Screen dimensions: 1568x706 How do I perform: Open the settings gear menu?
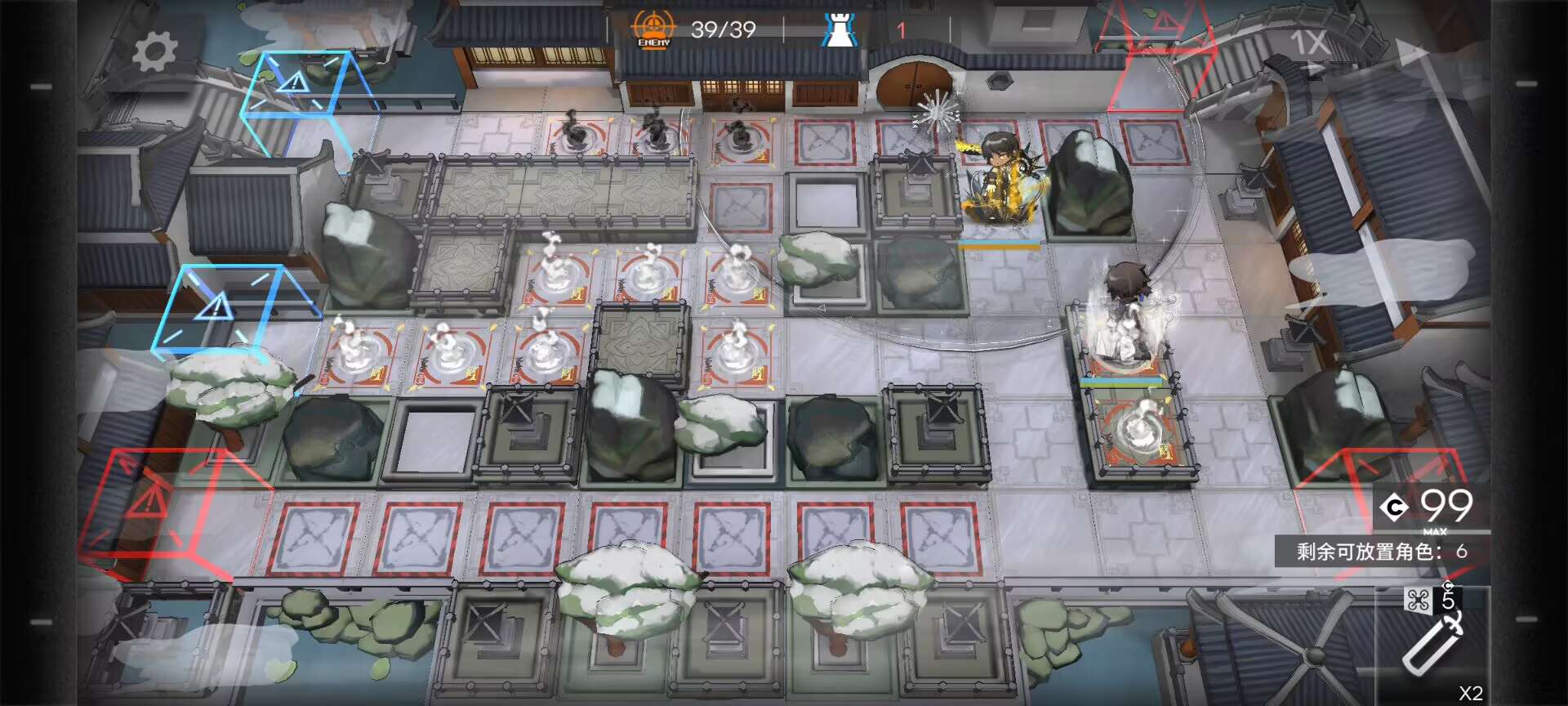[154, 52]
